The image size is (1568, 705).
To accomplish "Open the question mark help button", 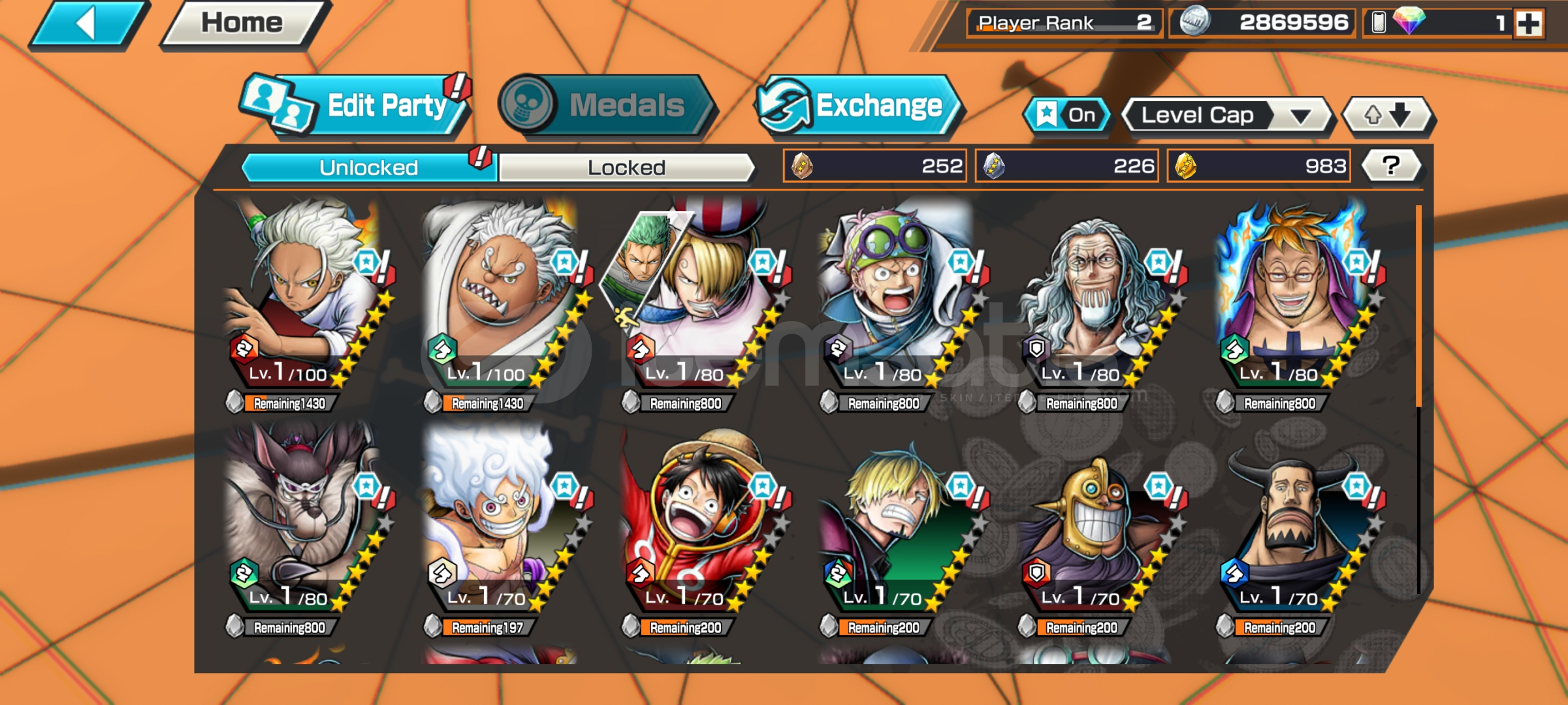I will point(1391,166).
